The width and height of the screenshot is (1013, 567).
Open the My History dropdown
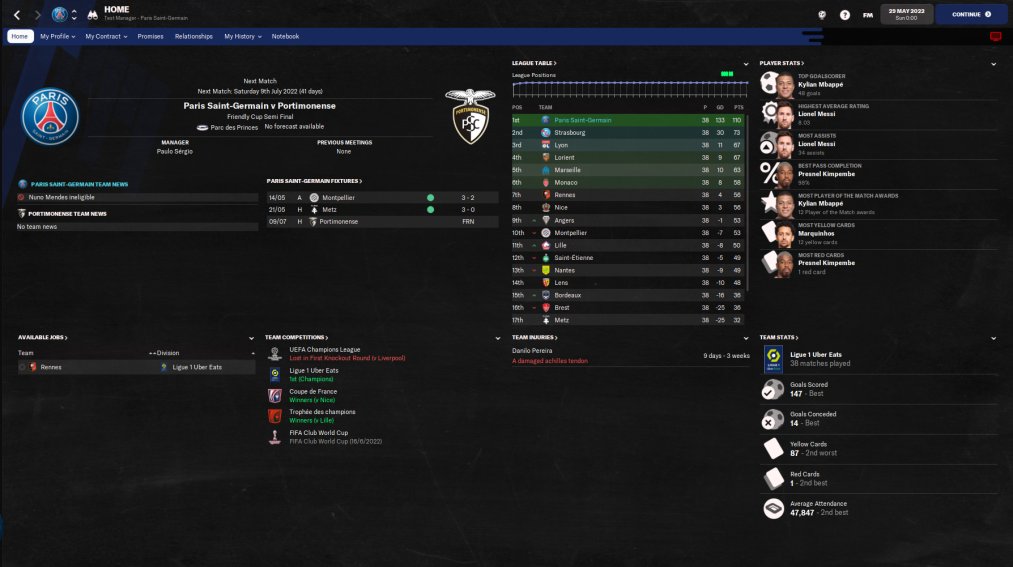(x=242, y=36)
